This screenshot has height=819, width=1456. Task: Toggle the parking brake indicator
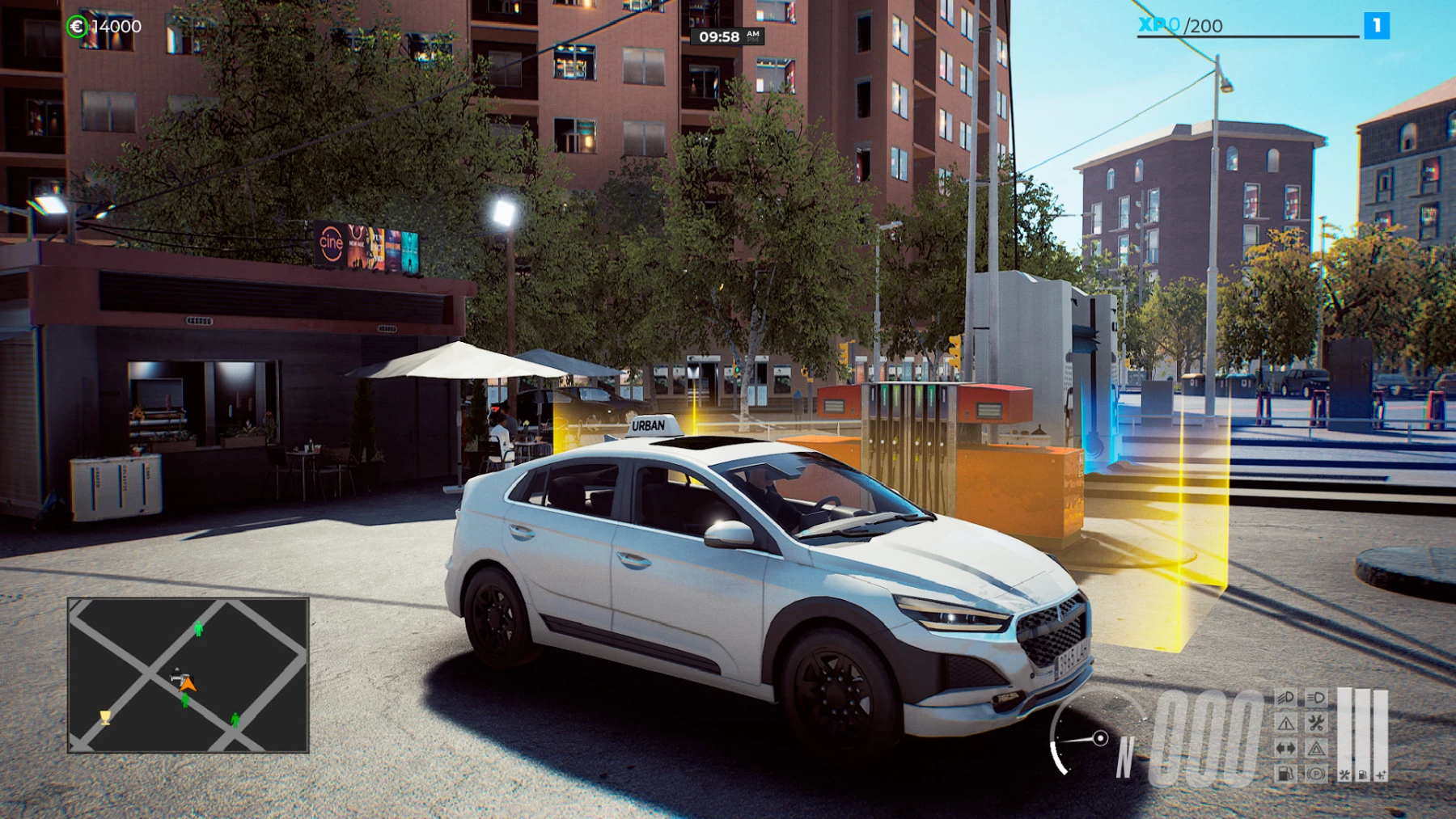coord(1316,774)
